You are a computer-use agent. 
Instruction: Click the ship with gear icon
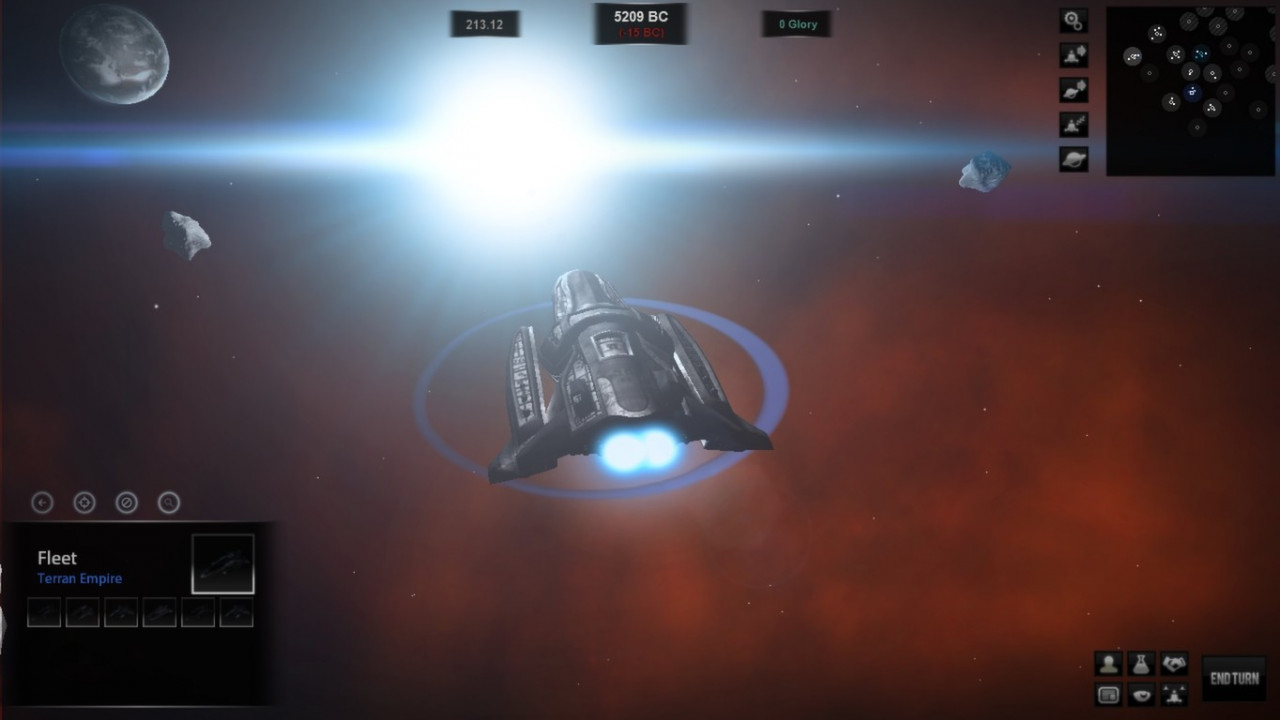[x=1073, y=55]
